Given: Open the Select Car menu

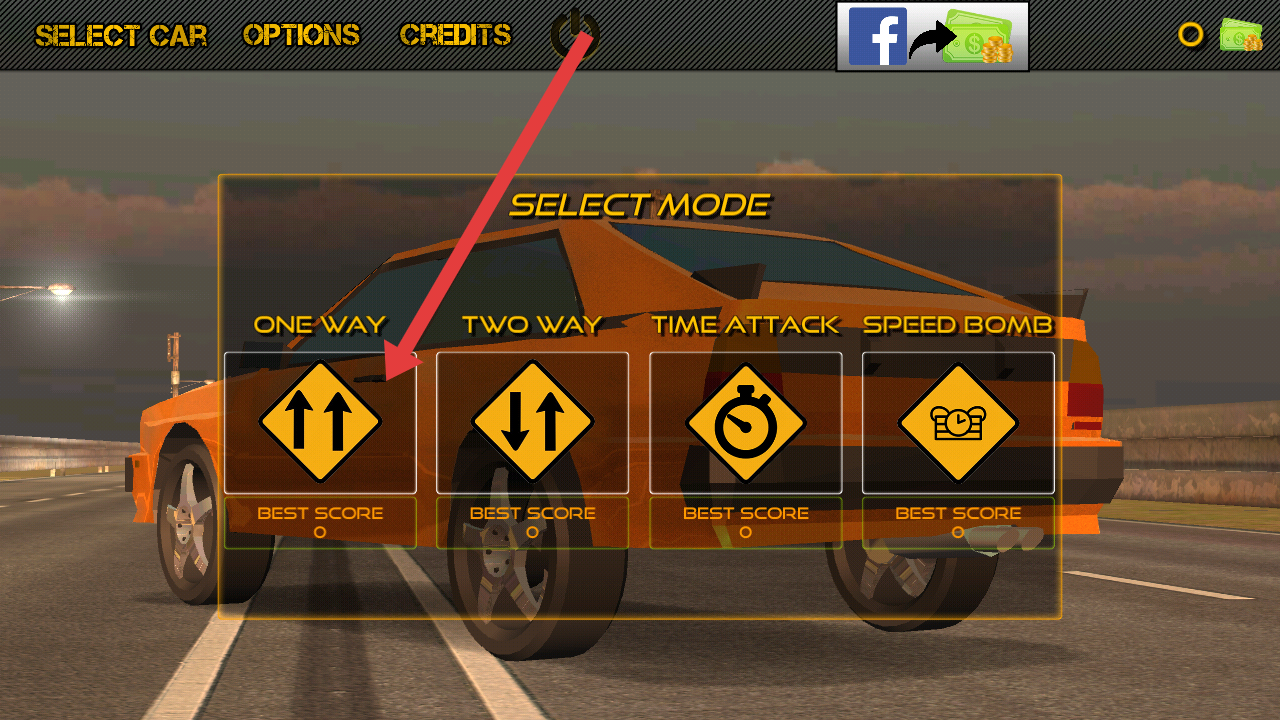Looking at the screenshot, I should pyautogui.click(x=121, y=36).
